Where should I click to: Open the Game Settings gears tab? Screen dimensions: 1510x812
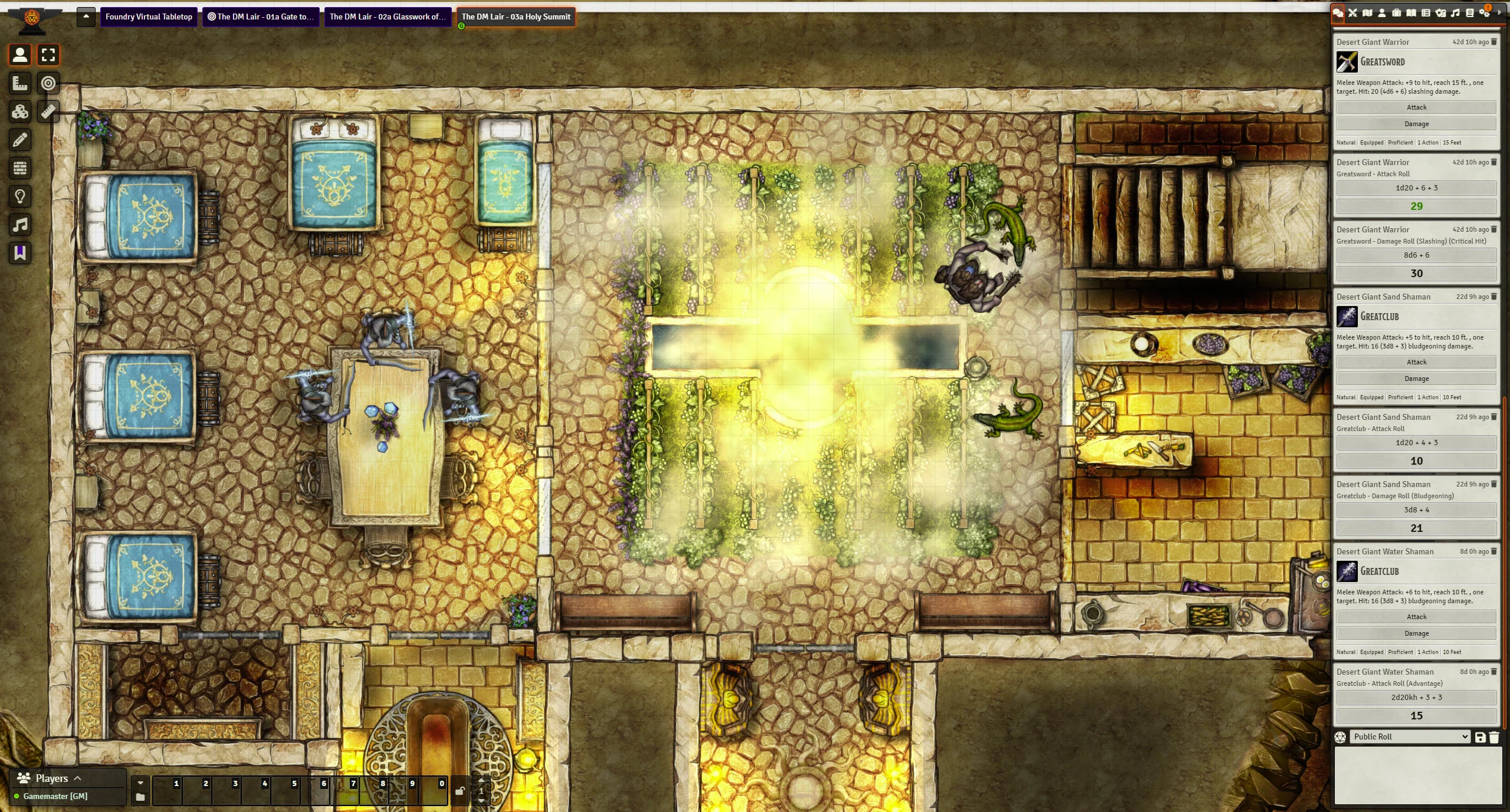tap(1485, 13)
